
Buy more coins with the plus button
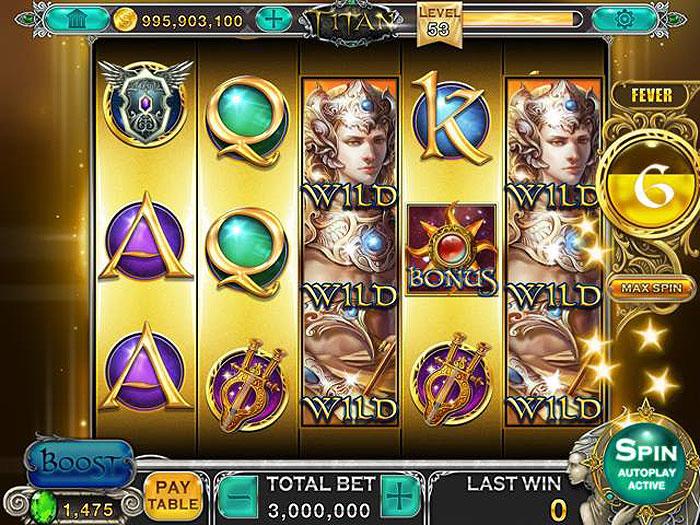(x=273, y=19)
